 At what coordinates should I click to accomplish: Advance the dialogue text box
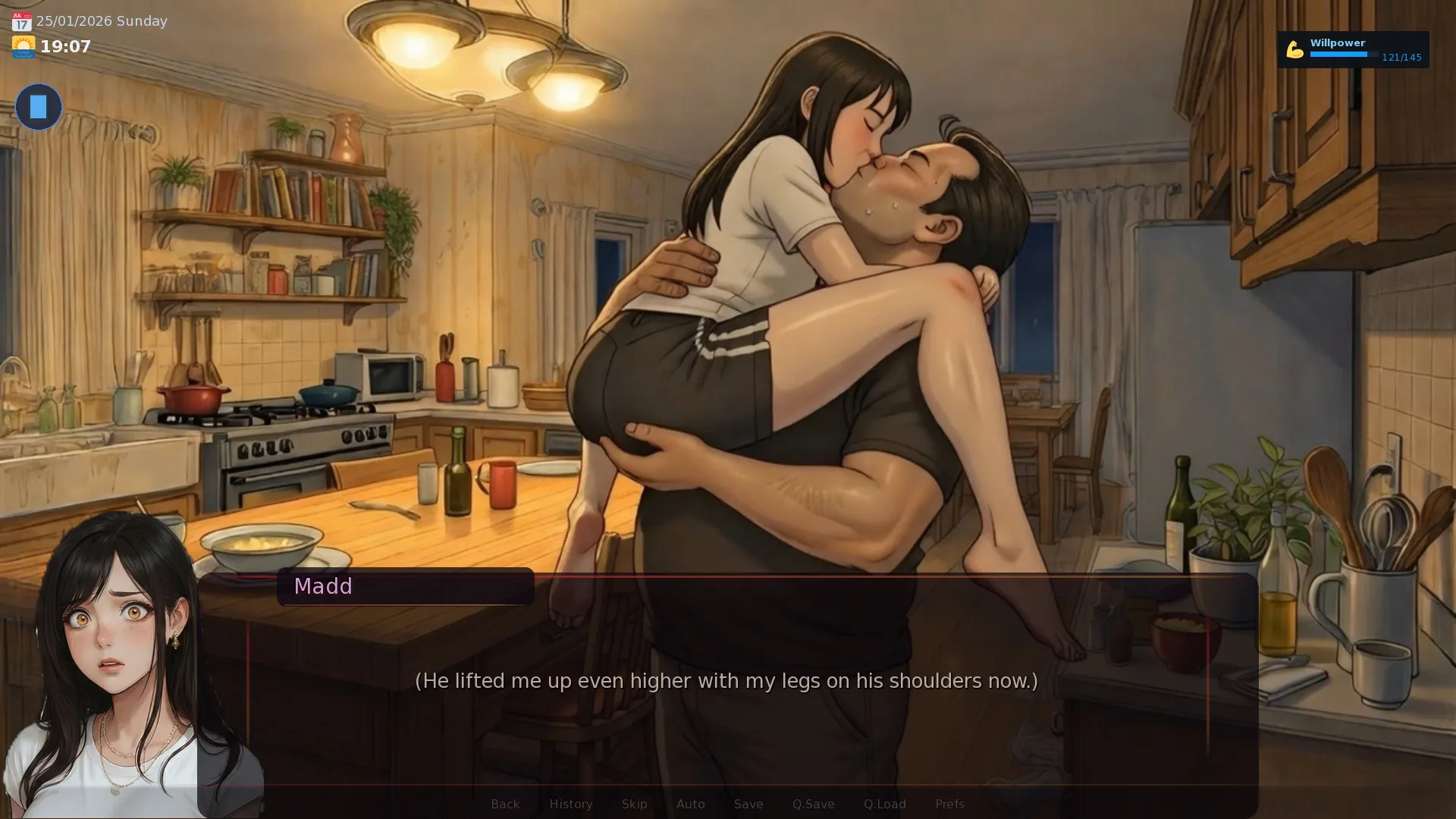coord(726,681)
